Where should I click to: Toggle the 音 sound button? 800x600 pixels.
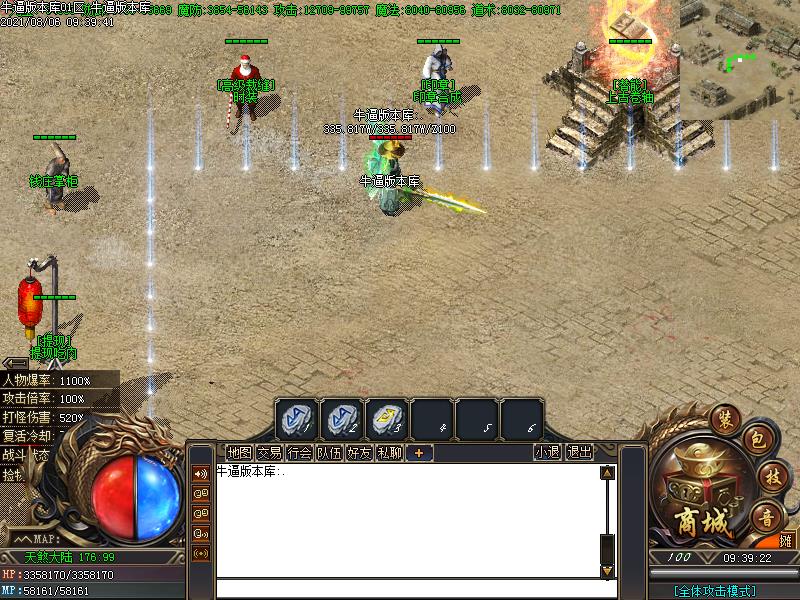tap(767, 517)
